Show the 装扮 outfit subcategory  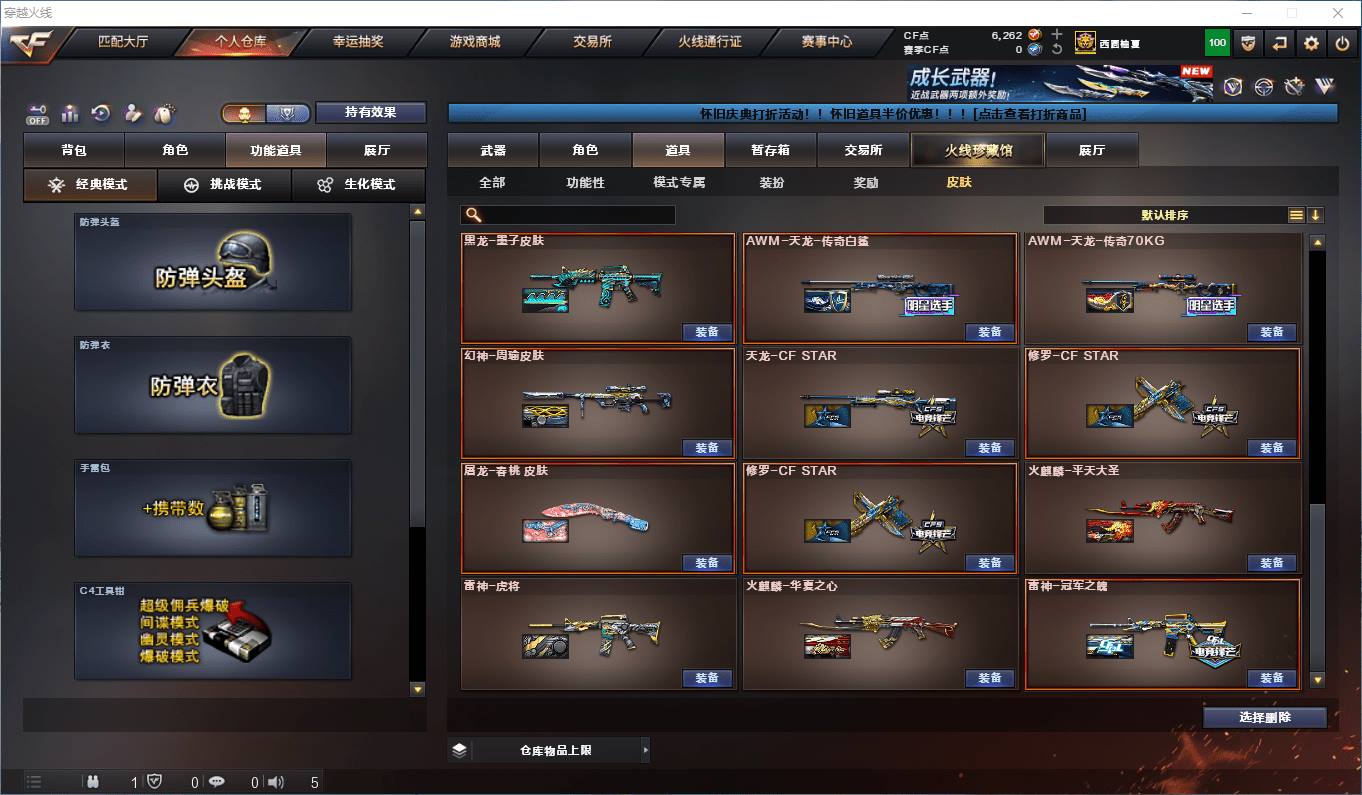pyautogui.click(x=772, y=183)
